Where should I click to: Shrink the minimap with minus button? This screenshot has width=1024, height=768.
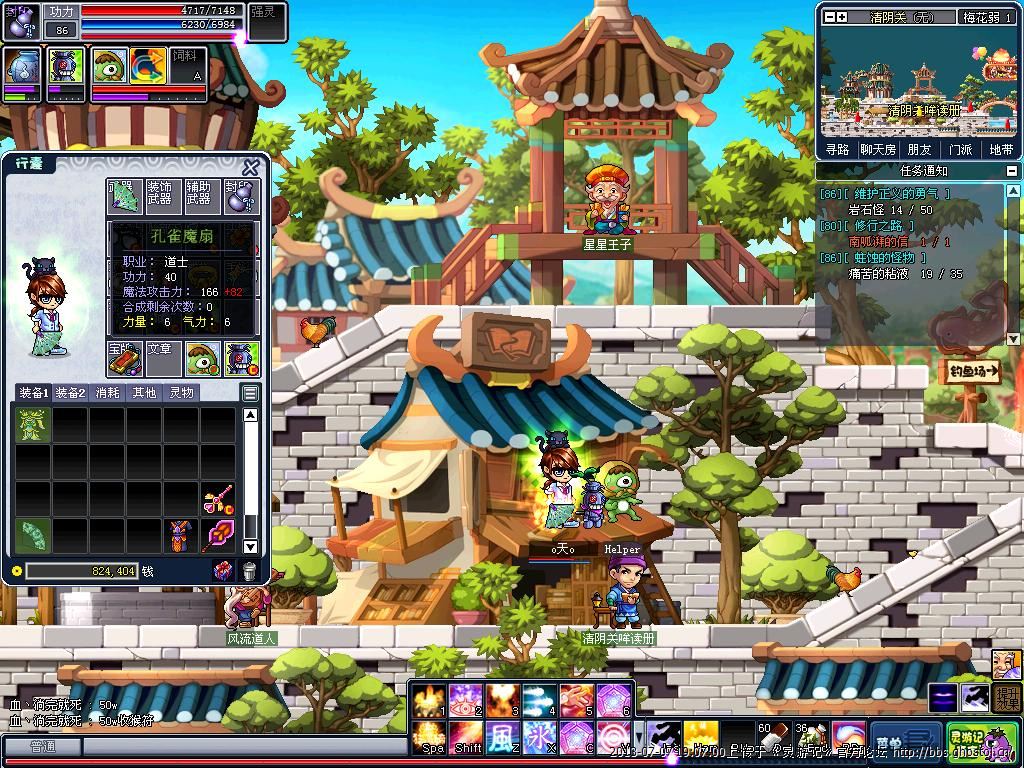coord(828,17)
